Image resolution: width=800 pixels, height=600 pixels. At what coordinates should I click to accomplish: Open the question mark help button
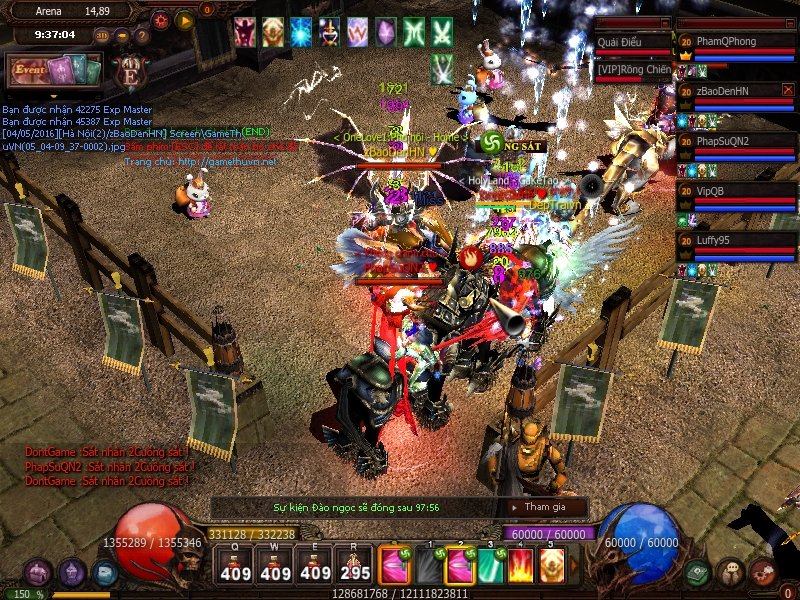pyautogui.click(x=142, y=36)
